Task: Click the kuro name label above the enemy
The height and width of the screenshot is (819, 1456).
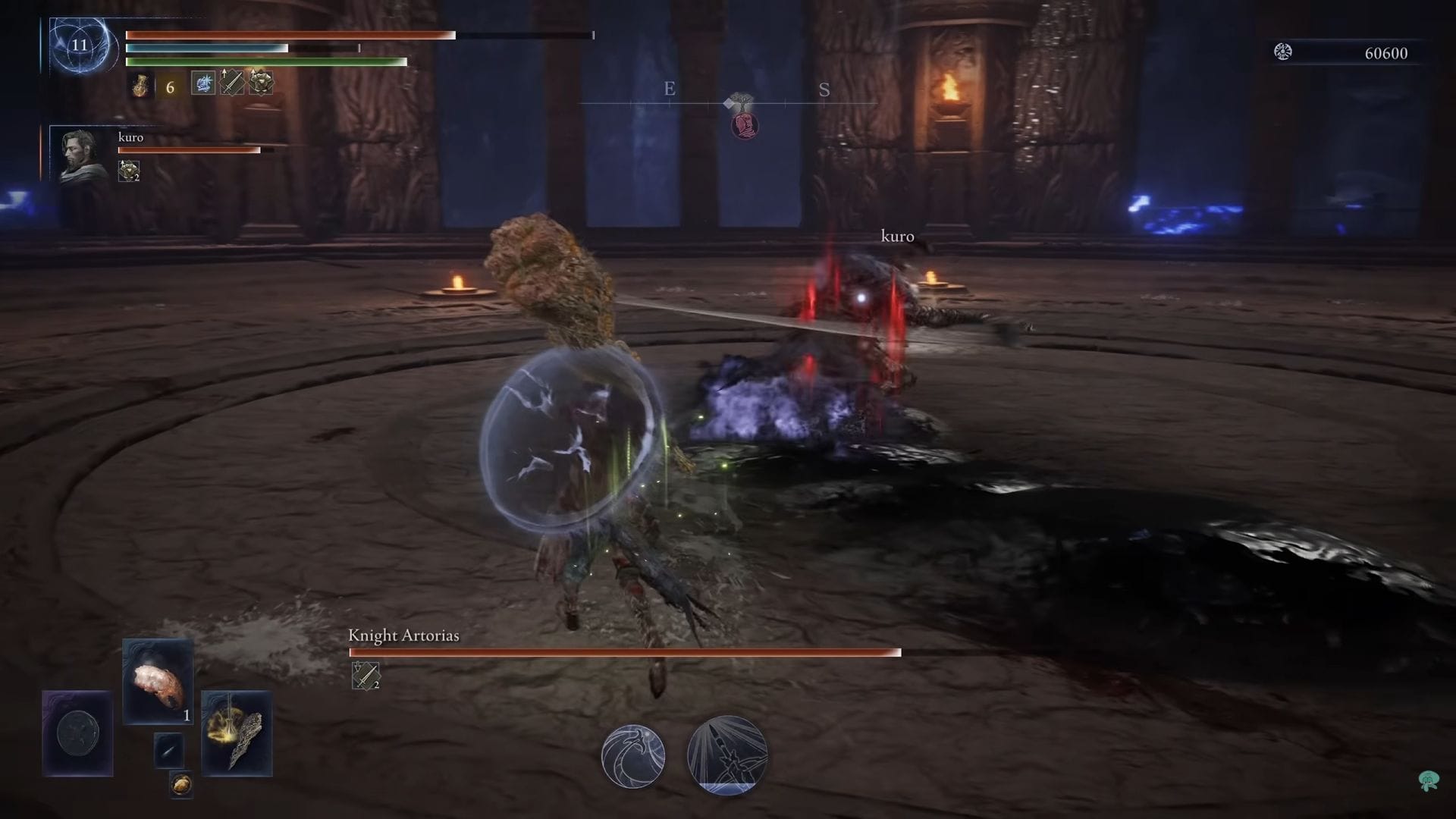Action: click(x=897, y=237)
